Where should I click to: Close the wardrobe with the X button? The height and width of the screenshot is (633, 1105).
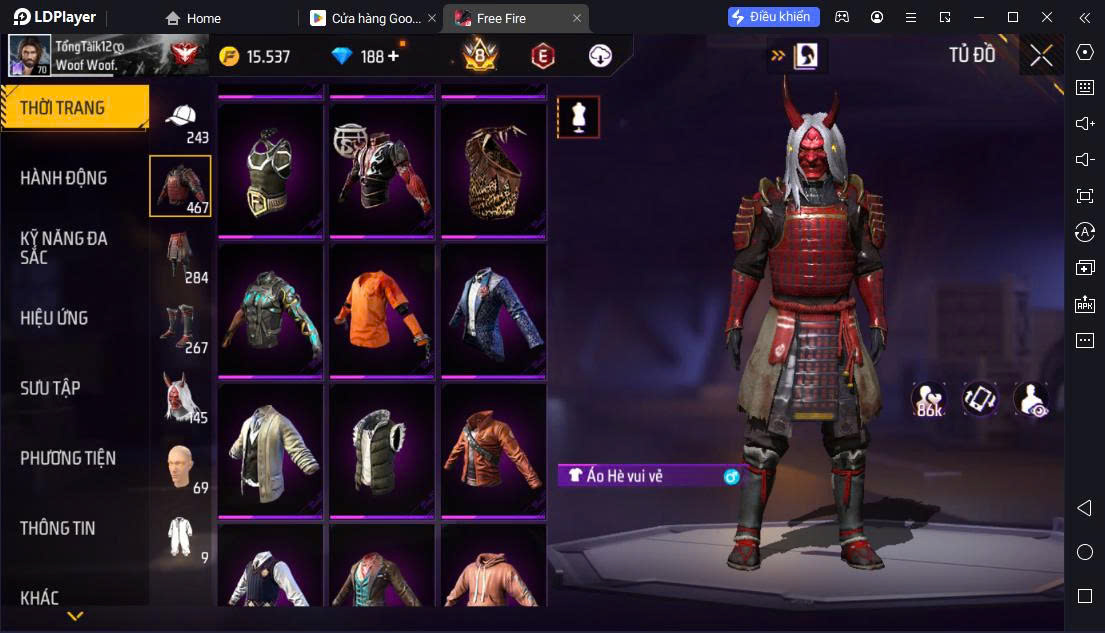click(1041, 56)
